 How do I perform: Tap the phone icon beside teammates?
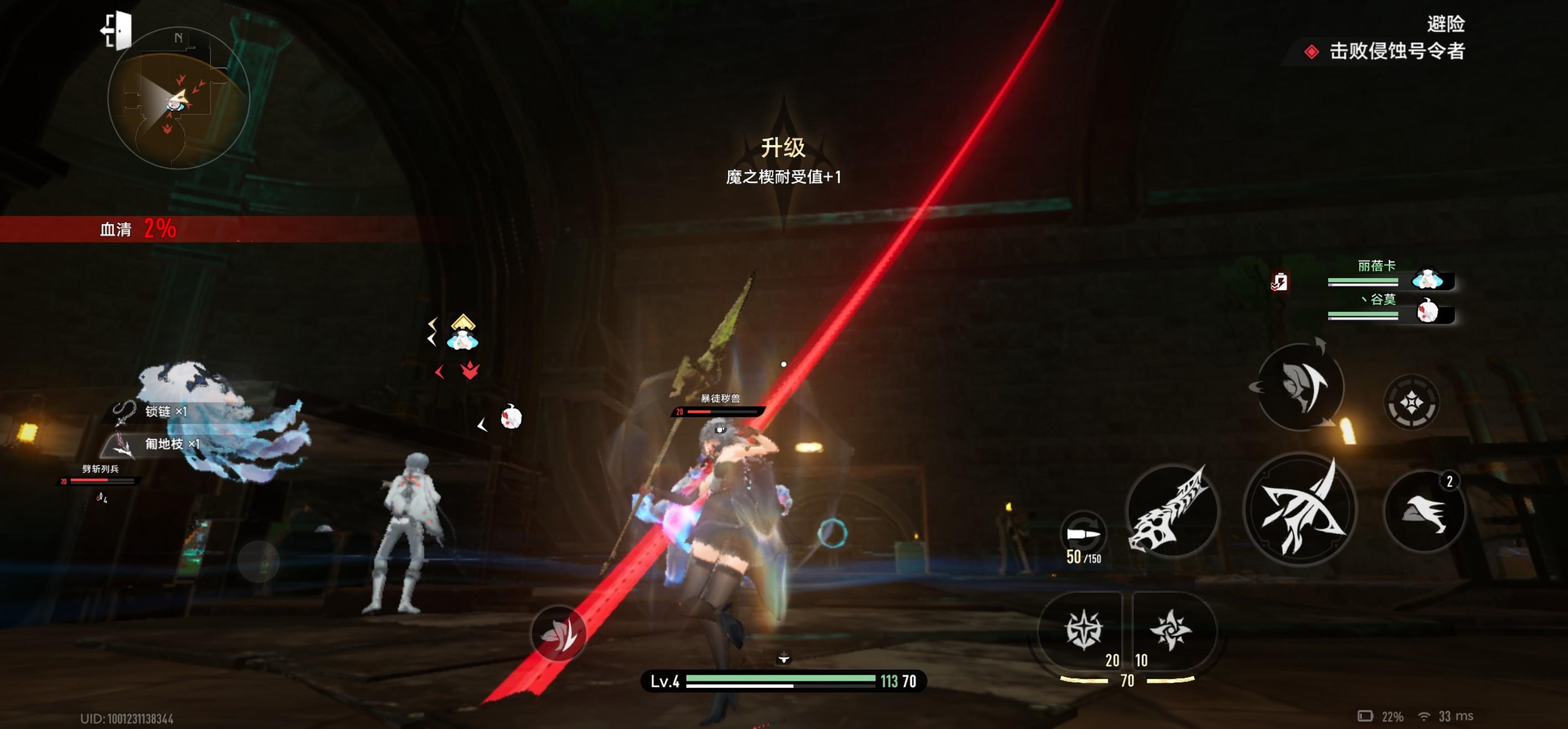pyautogui.click(x=1279, y=282)
